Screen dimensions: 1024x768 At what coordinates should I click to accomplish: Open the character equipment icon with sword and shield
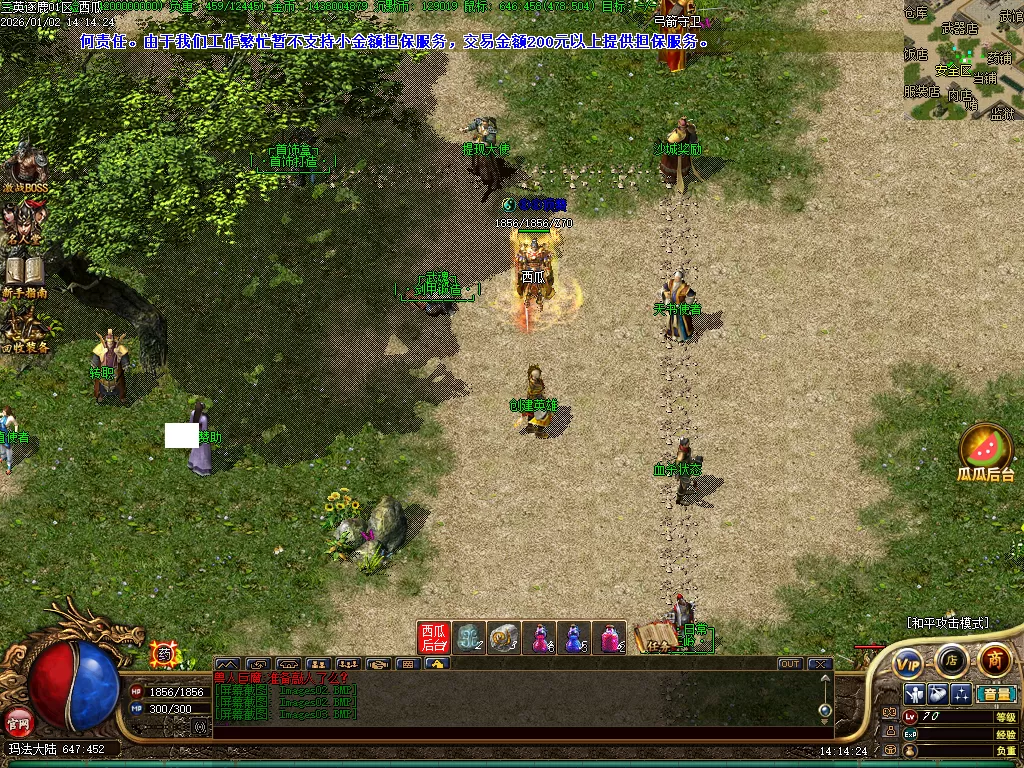(x=914, y=694)
